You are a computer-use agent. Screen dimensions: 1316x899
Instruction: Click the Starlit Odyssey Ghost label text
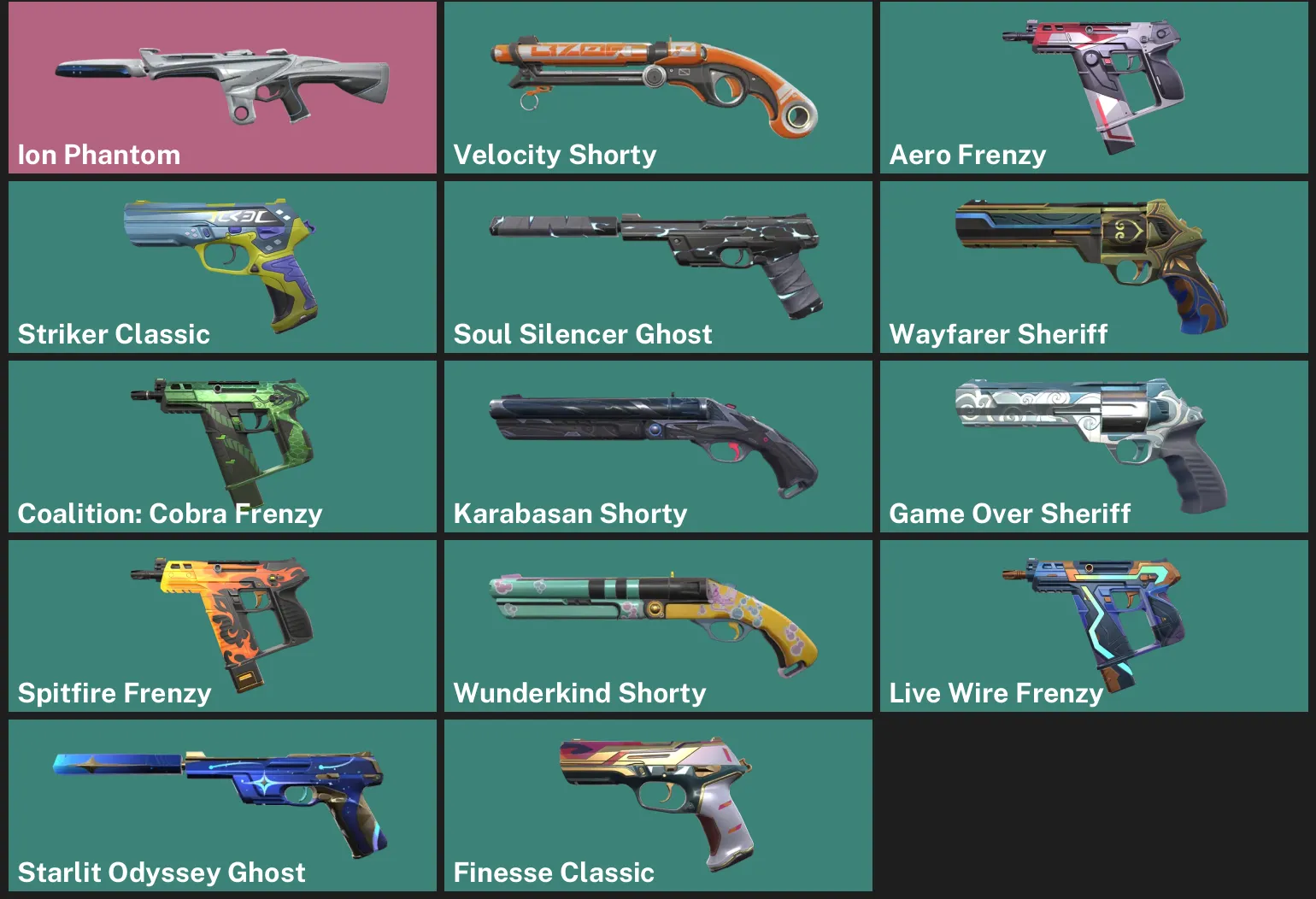[x=162, y=873]
